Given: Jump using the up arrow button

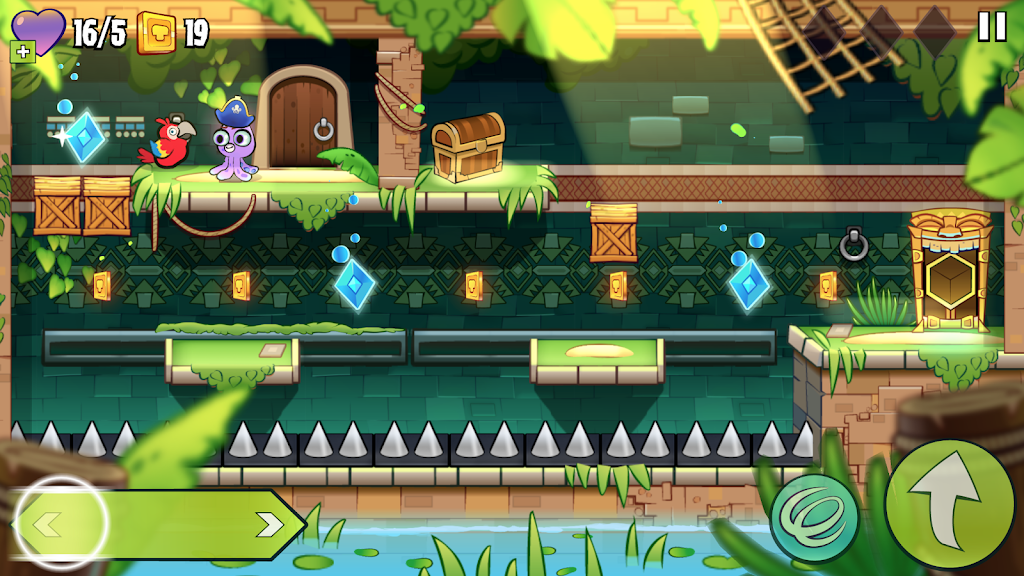Looking at the screenshot, I should click(948, 504).
